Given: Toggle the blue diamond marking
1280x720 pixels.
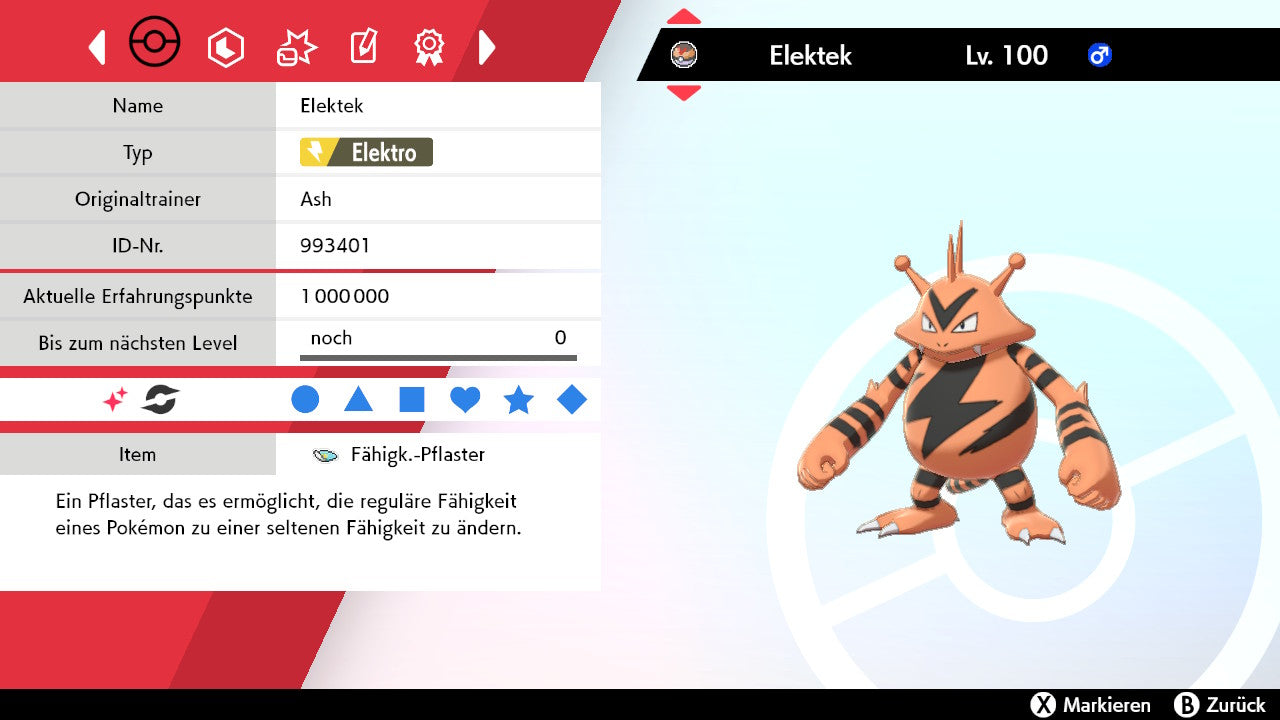Looking at the screenshot, I should pyautogui.click(x=572, y=400).
